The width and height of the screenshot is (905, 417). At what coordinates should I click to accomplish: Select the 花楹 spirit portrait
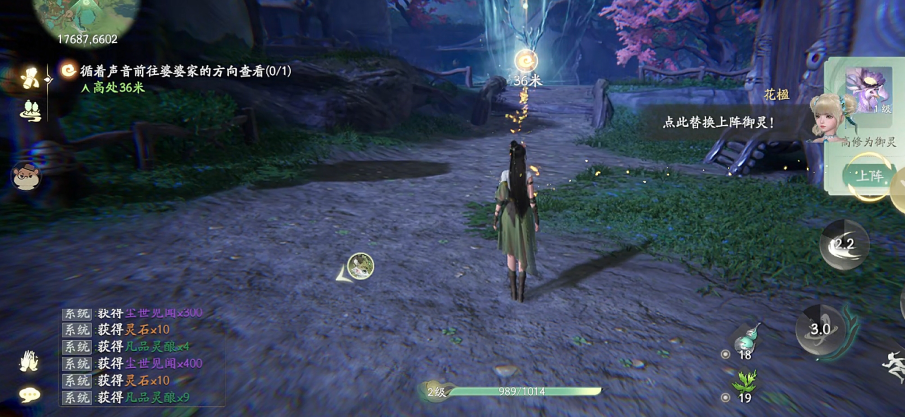click(x=829, y=117)
